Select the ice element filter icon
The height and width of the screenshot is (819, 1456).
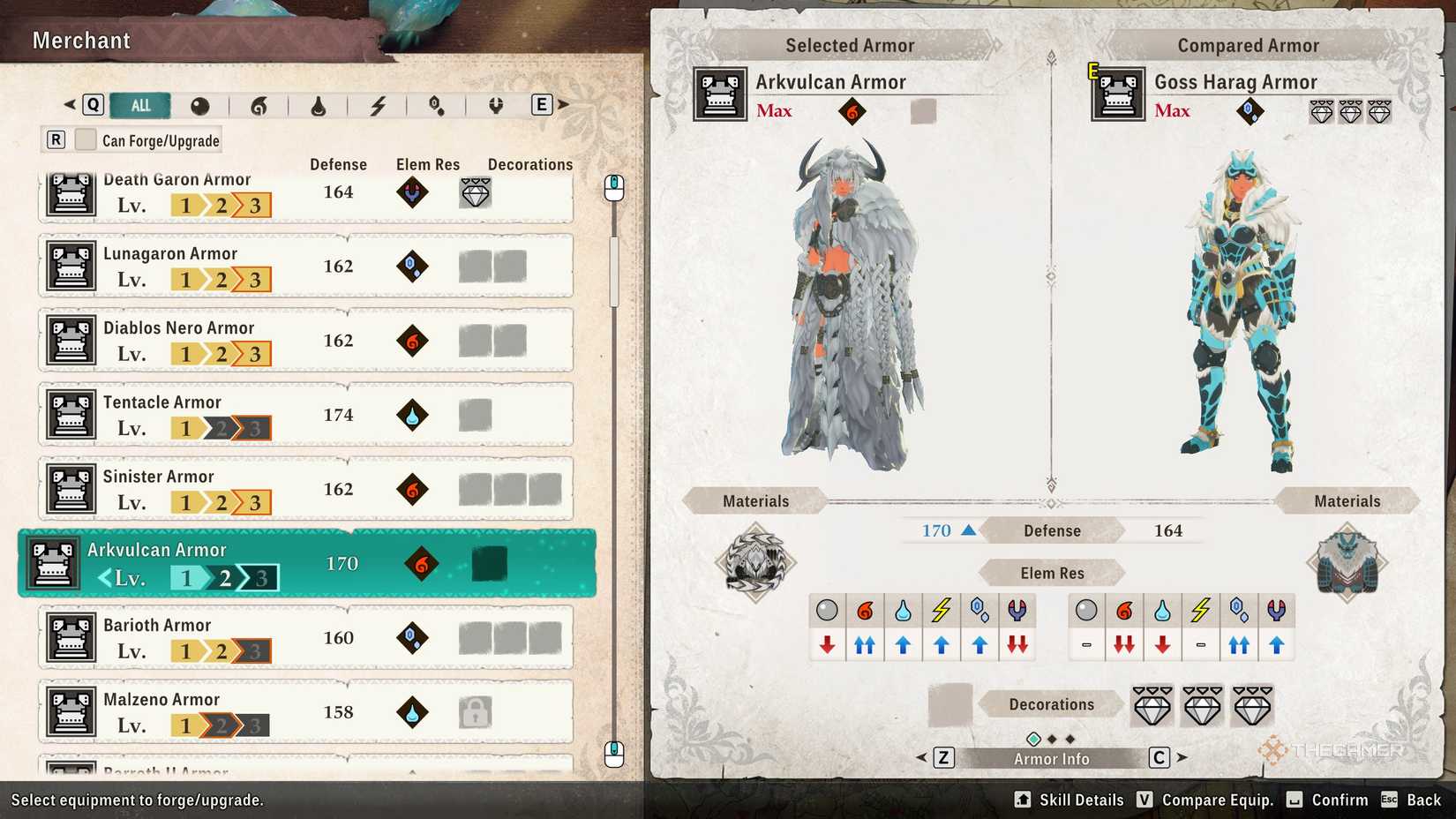[x=437, y=105]
